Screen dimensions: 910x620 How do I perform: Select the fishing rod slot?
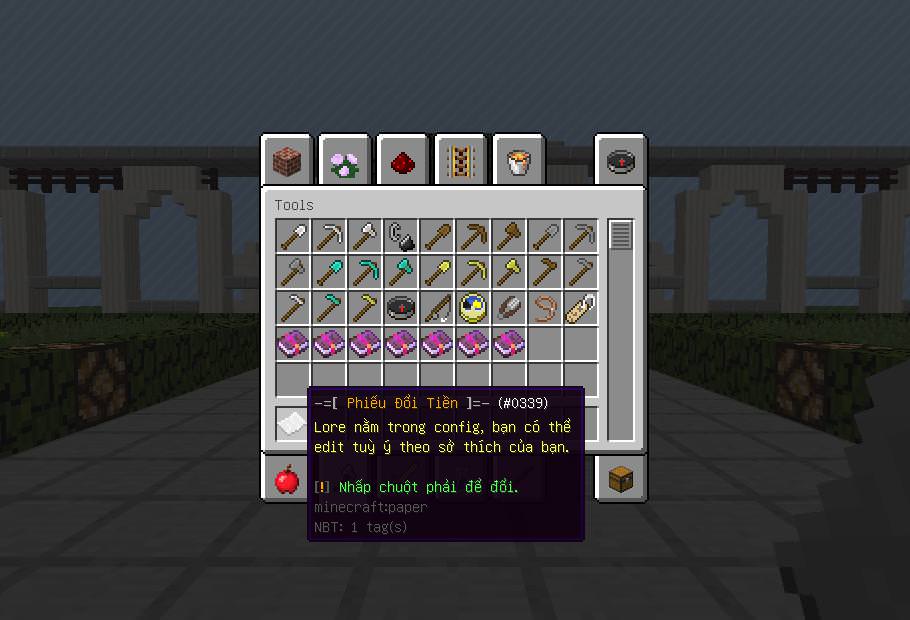(x=437, y=308)
